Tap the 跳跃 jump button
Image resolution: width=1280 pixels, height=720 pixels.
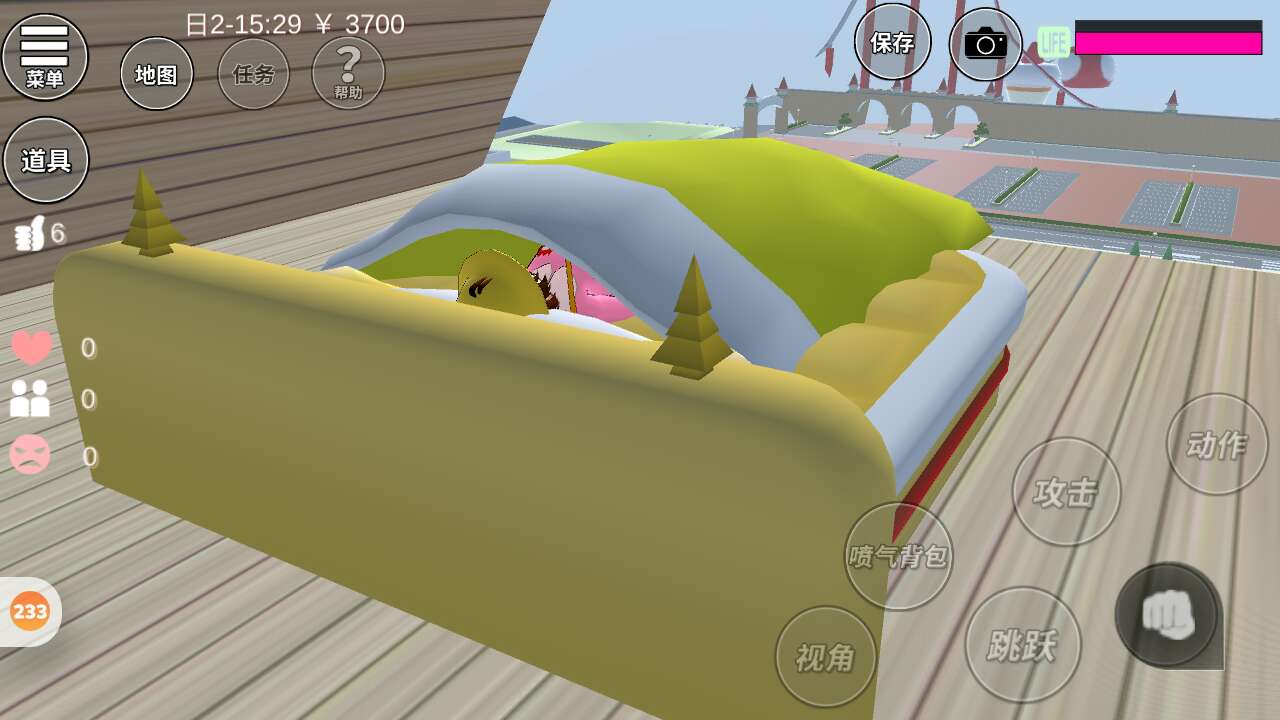pyautogui.click(x=1022, y=644)
